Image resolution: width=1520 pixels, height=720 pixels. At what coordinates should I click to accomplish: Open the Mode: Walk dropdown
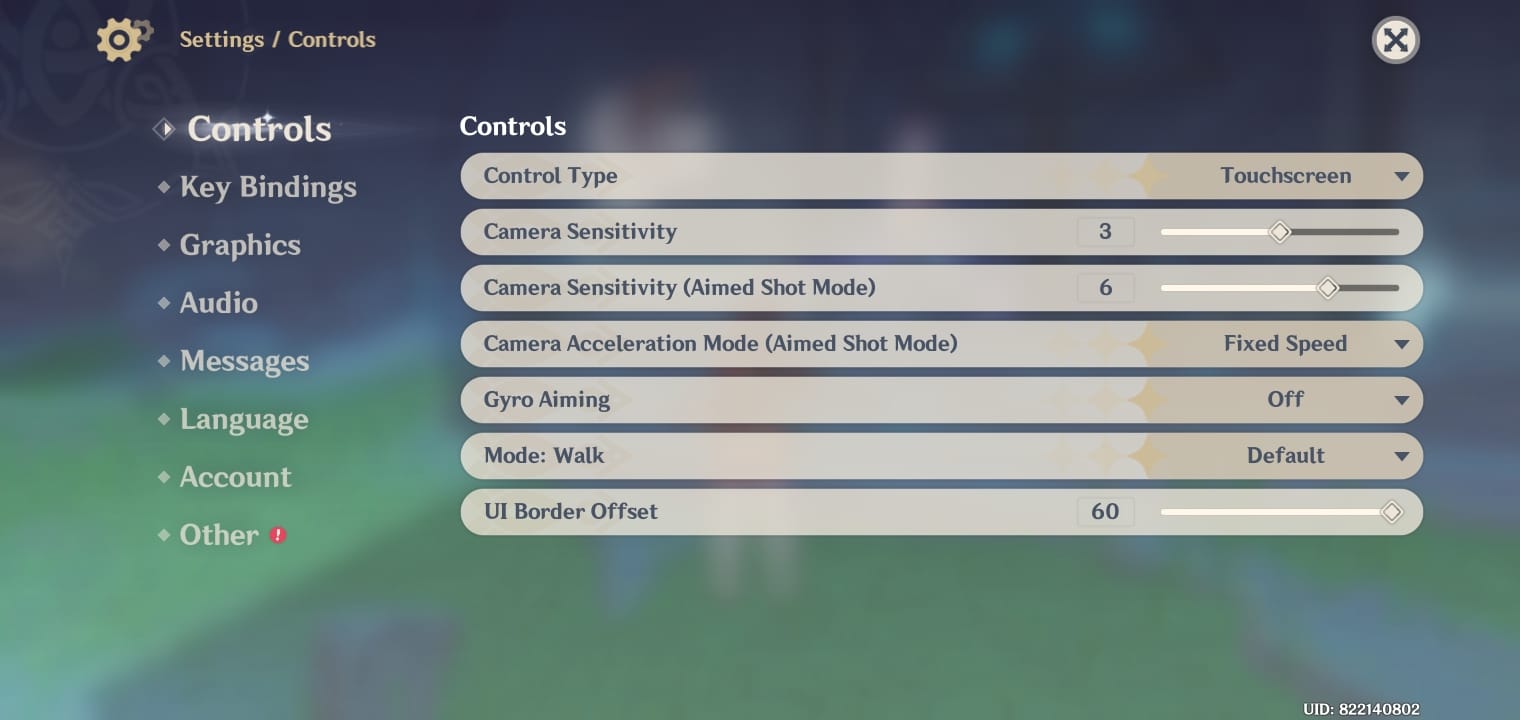[1404, 455]
